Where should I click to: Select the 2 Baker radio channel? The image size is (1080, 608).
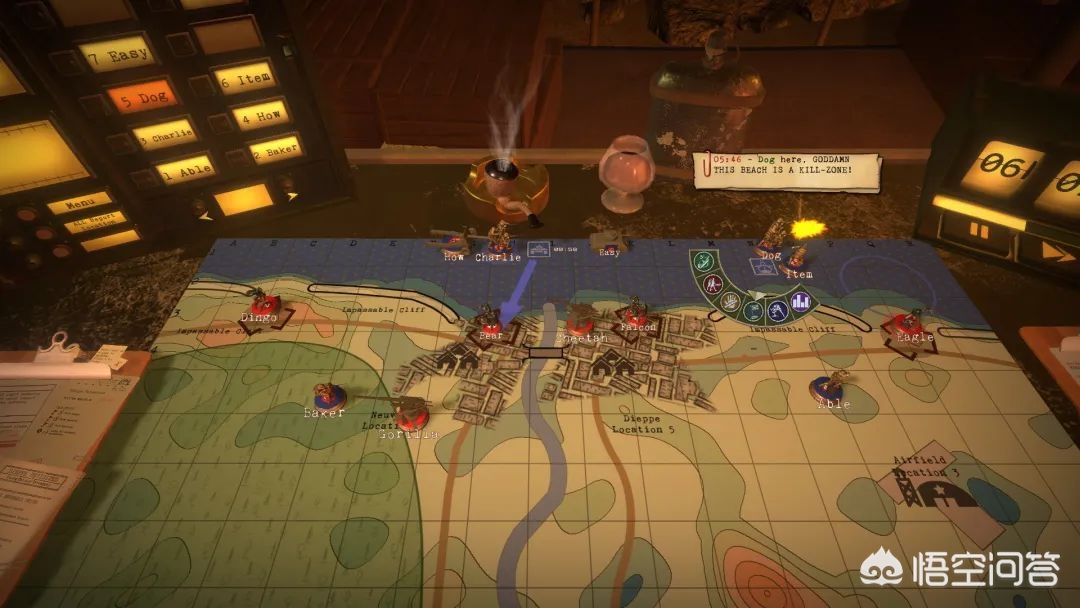click(x=275, y=150)
